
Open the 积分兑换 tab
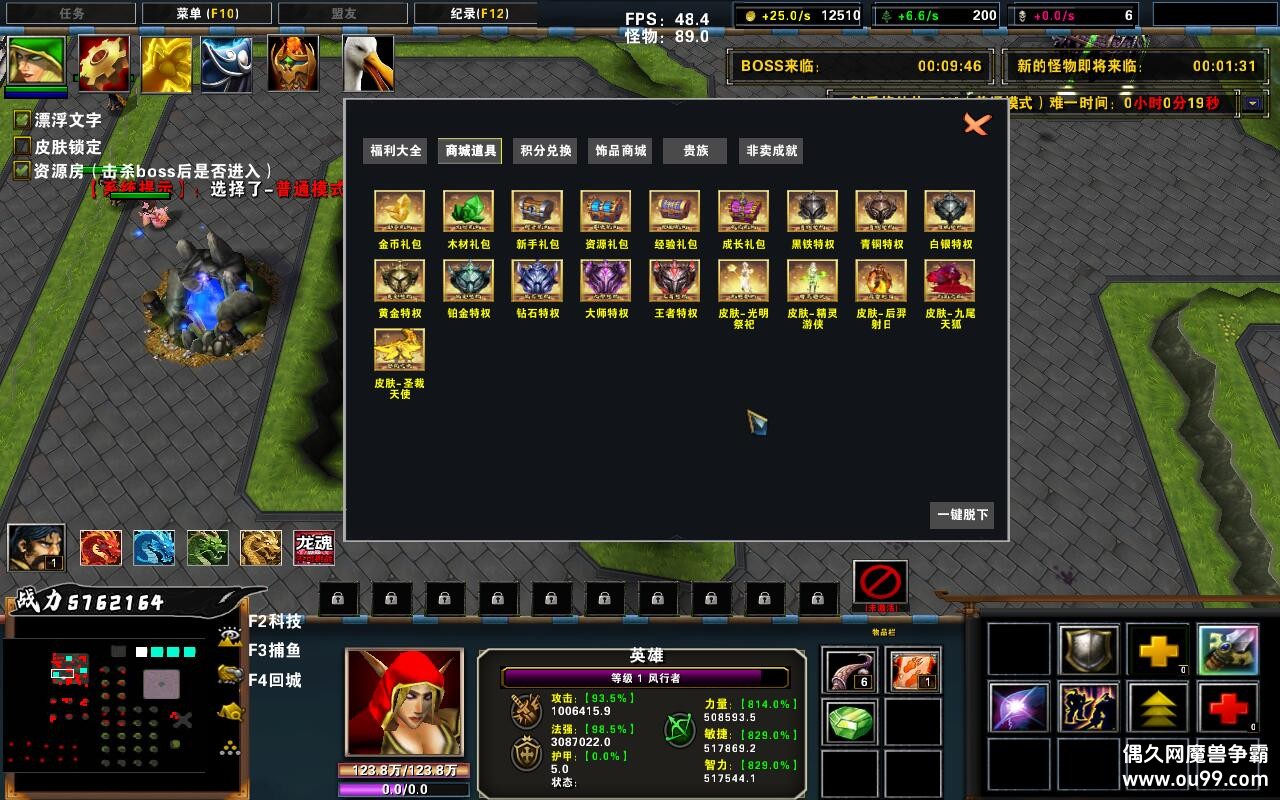546,151
